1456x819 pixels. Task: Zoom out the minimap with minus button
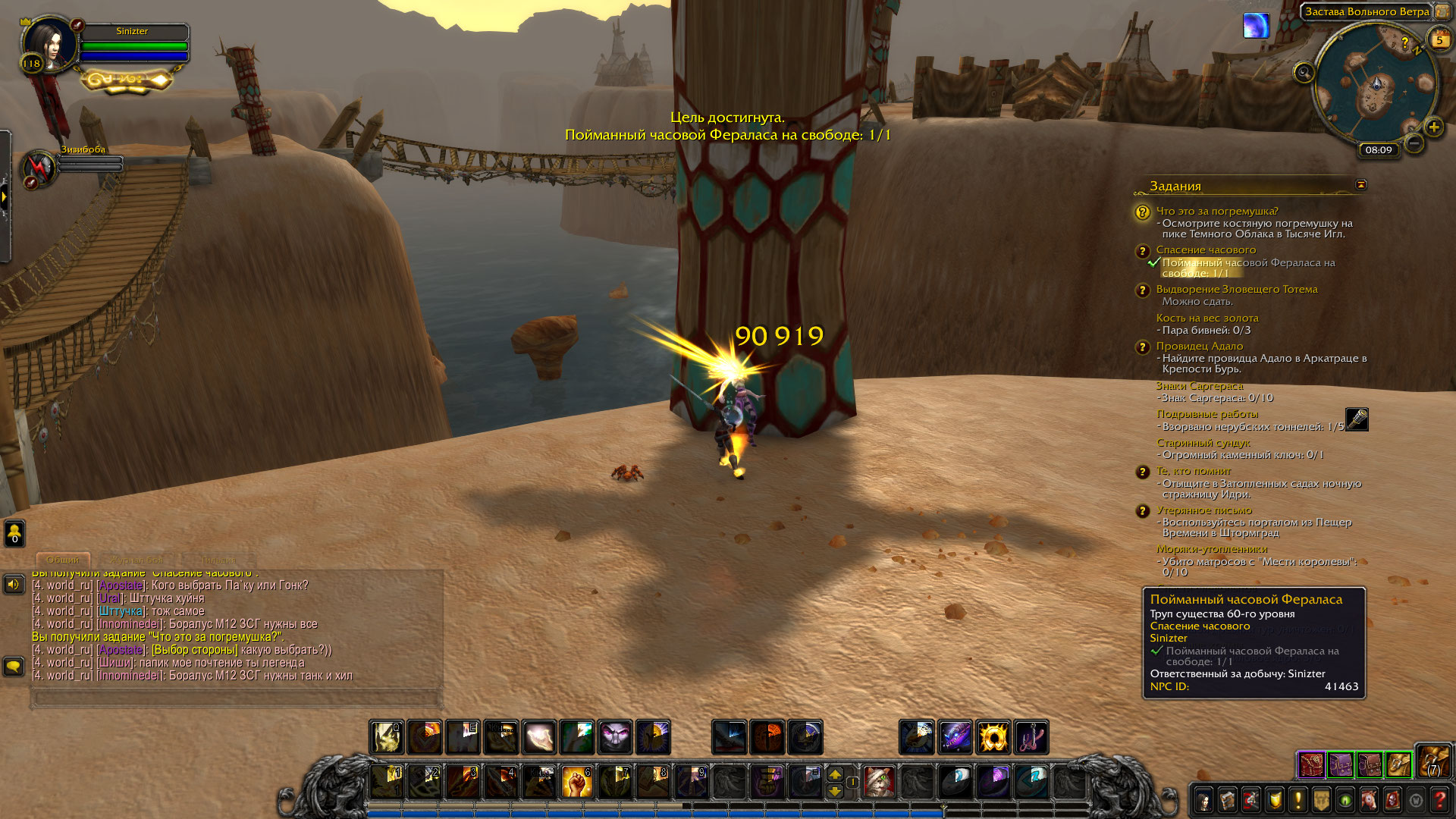[1414, 143]
